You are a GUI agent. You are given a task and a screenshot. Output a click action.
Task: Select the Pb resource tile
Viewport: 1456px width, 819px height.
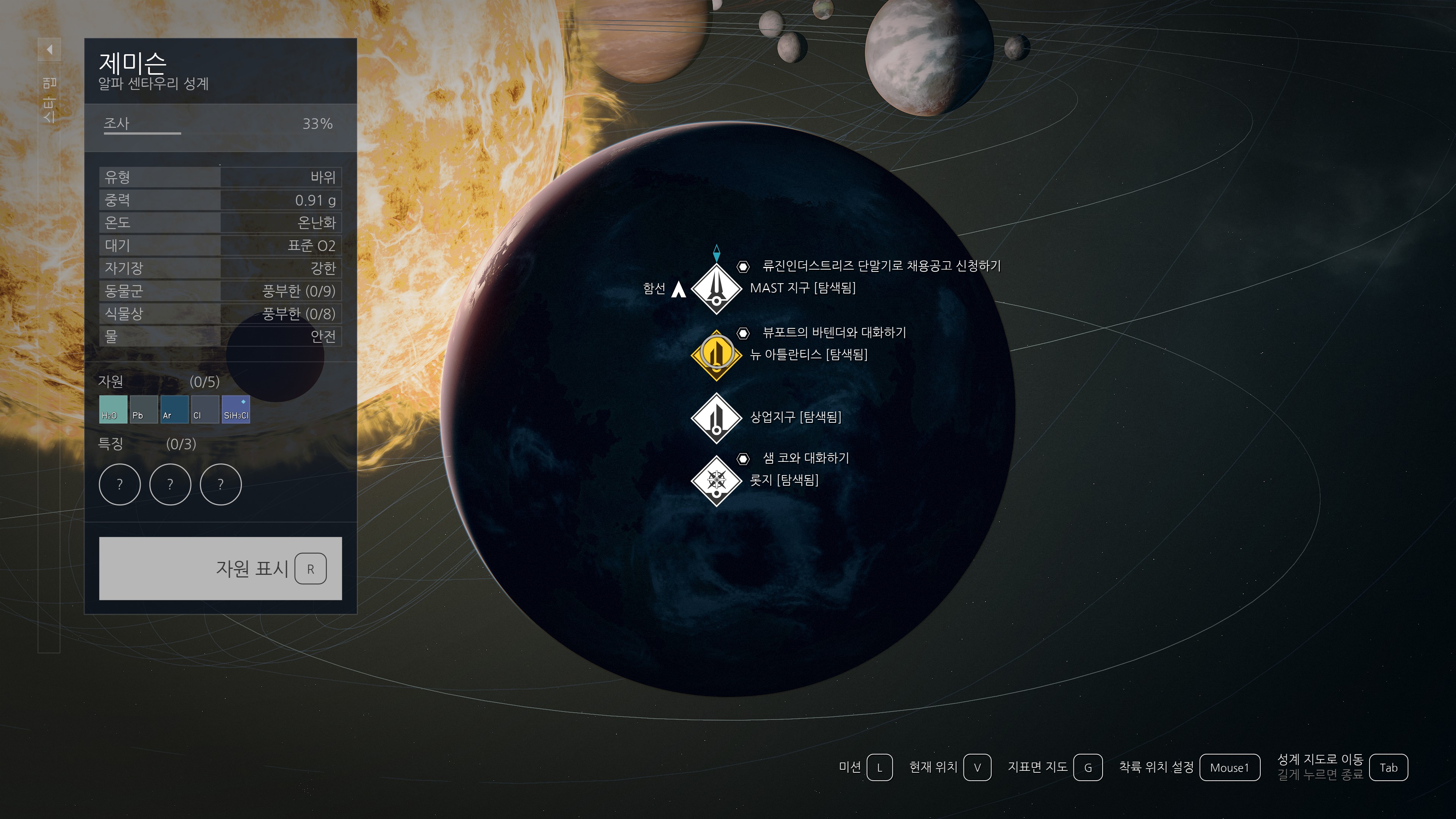144,409
